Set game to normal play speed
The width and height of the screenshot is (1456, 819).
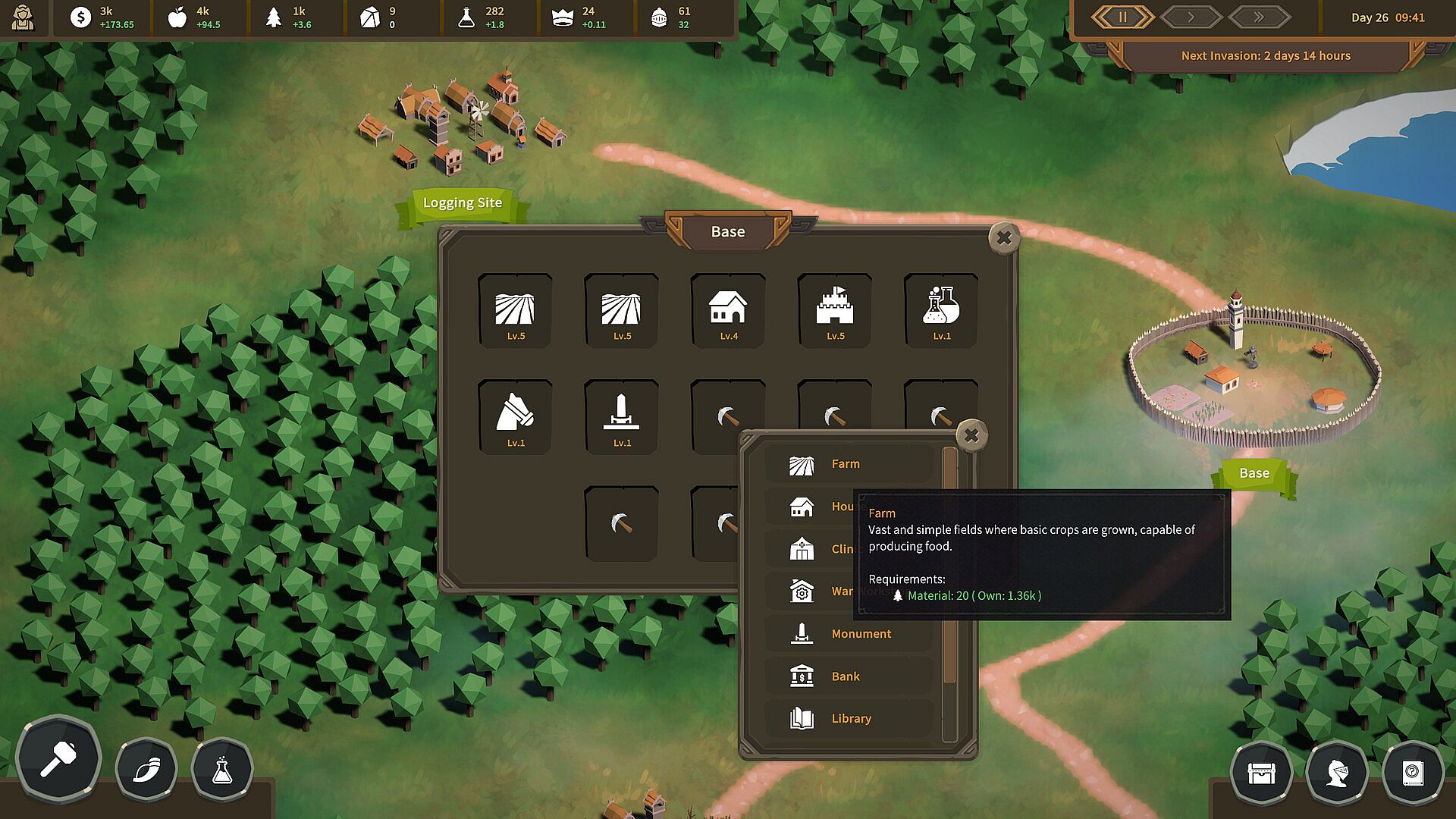click(x=1191, y=17)
